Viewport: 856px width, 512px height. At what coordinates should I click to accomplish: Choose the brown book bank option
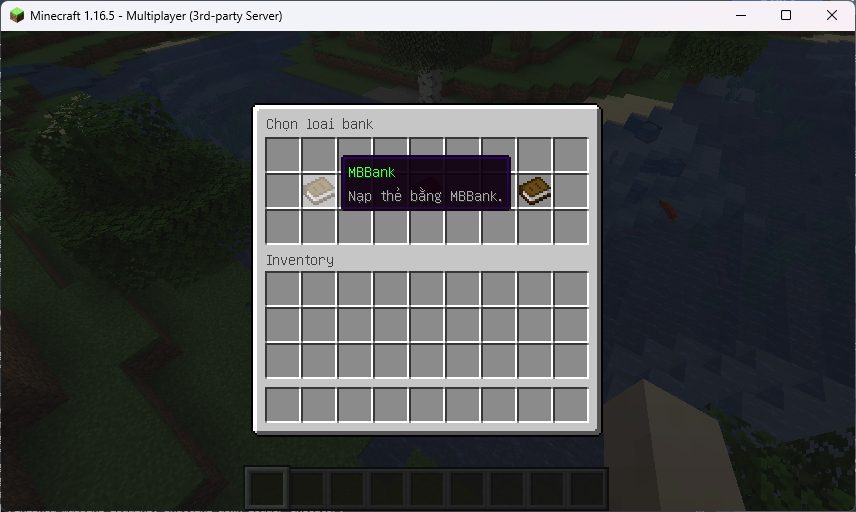535,190
